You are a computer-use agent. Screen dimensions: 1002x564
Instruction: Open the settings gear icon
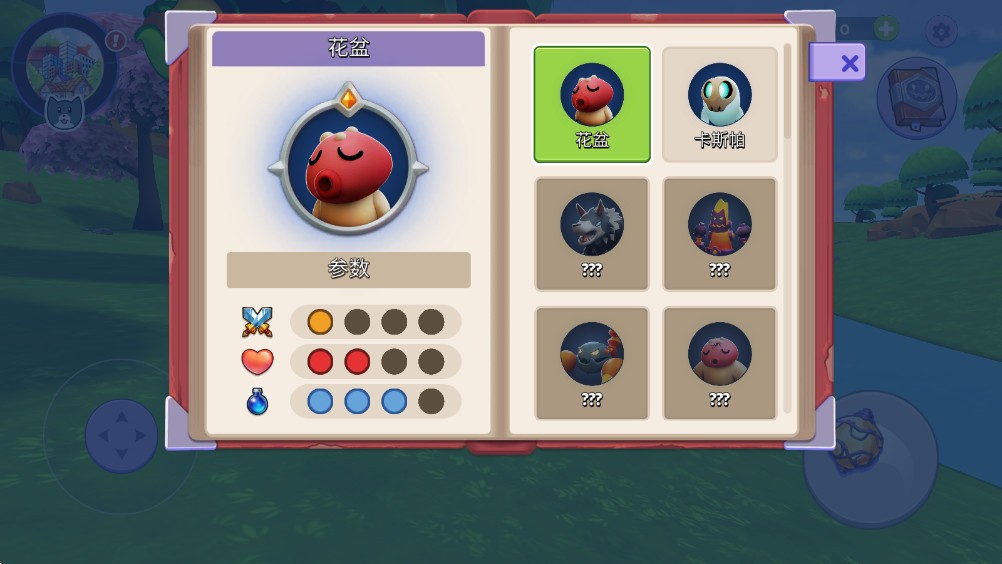pyautogui.click(x=941, y=32)
